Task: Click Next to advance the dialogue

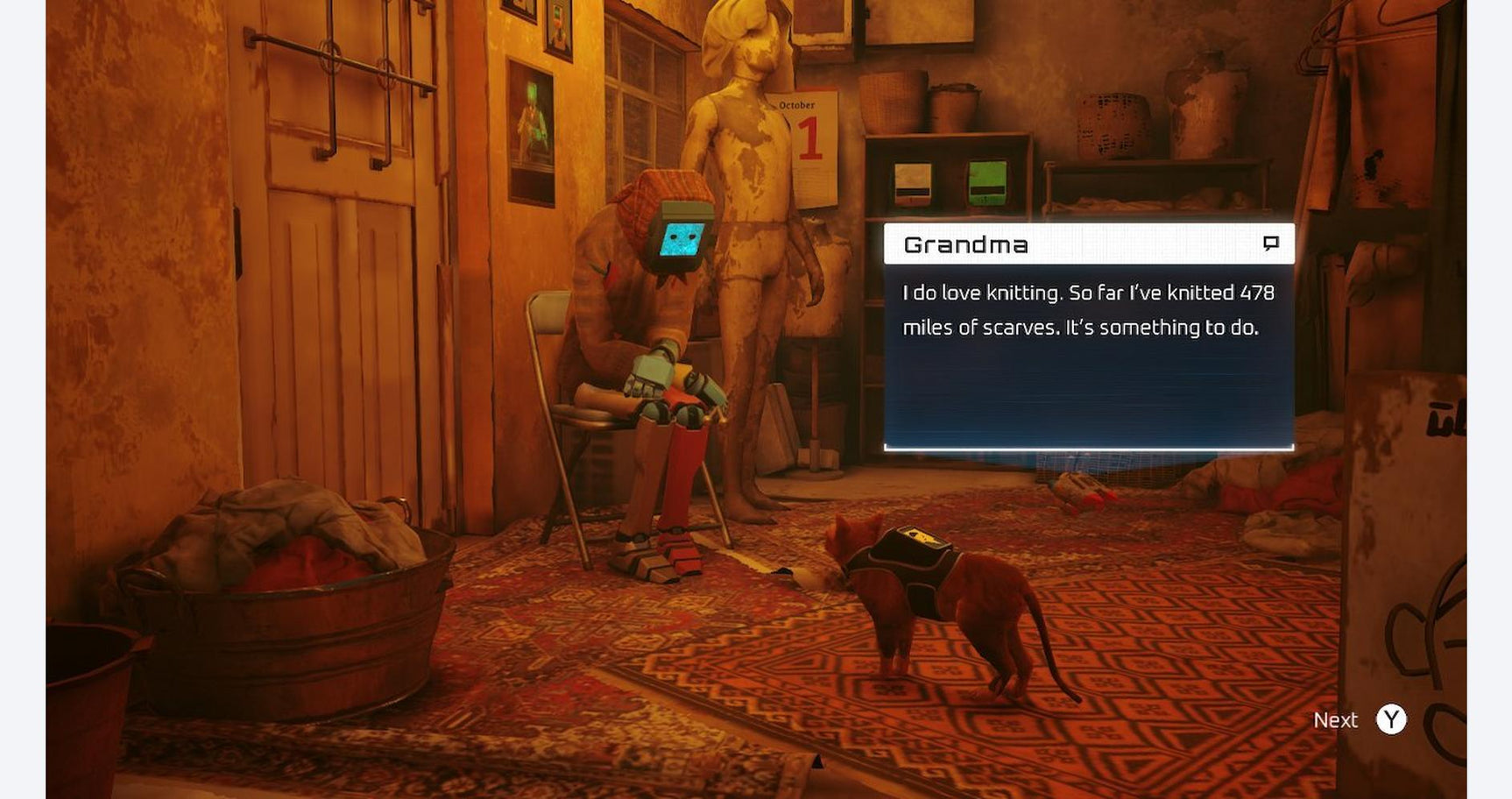Action: point(1335,719)
